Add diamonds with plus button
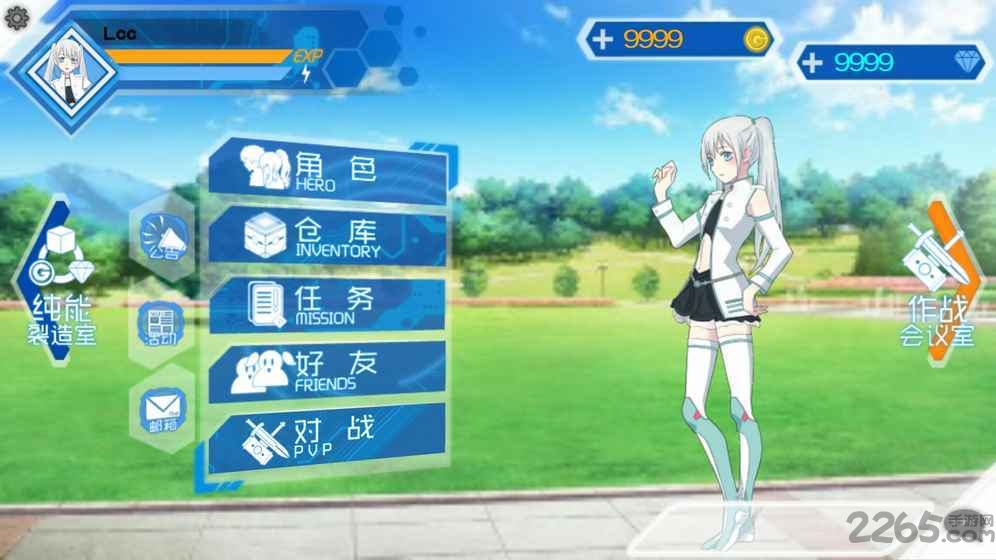996x560 pixels. point(813,62)
